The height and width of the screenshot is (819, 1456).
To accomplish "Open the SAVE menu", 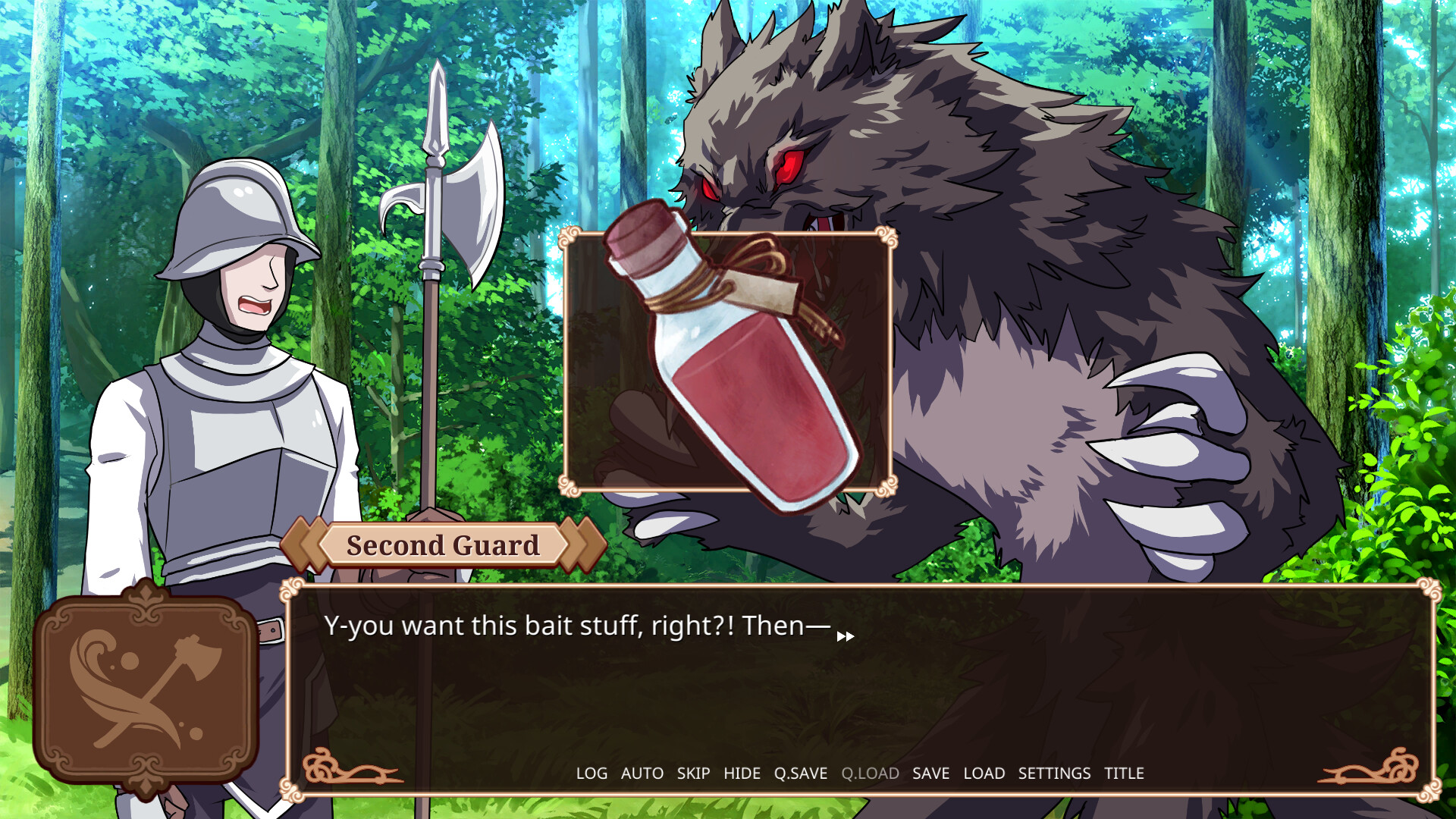I will click(930, 773).
